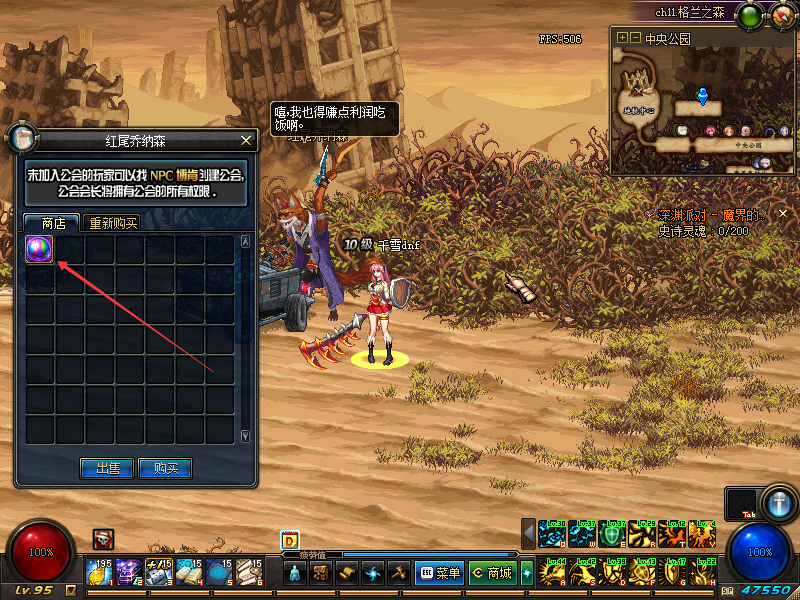Click the orange D icon above fatigue bar

pos(291,540)
